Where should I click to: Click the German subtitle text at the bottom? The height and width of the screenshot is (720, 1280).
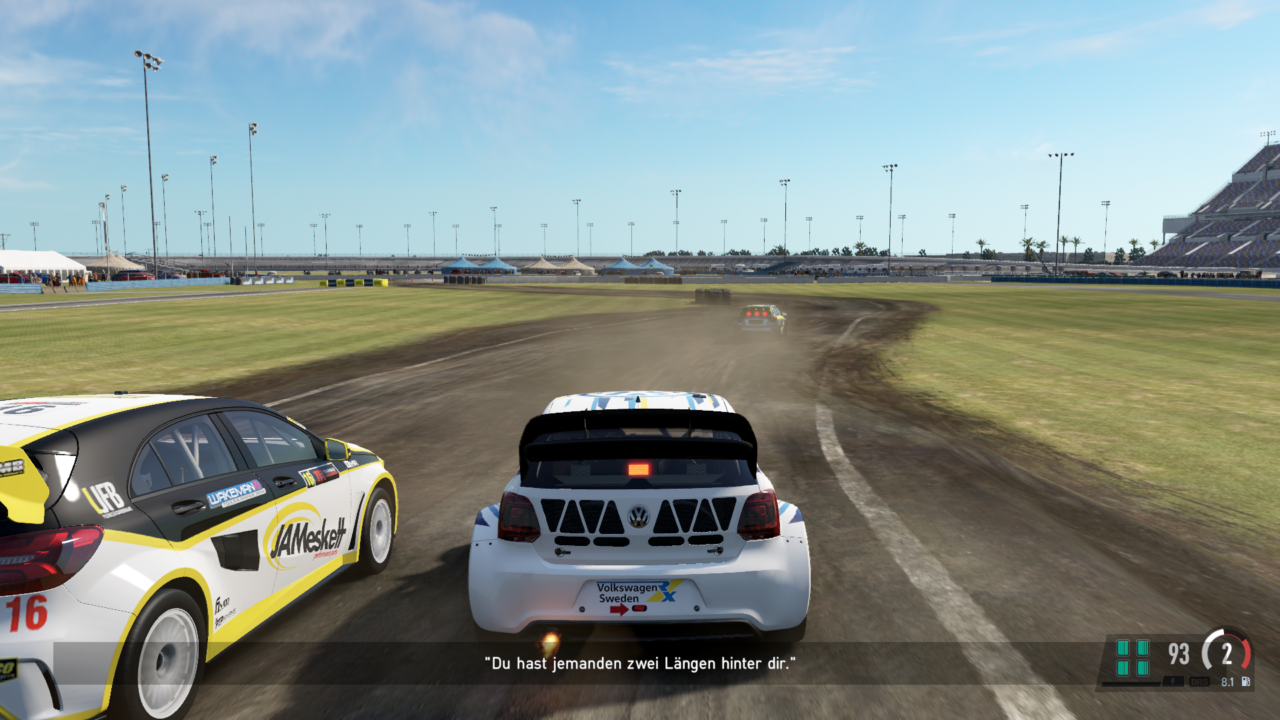pos(640,661)
